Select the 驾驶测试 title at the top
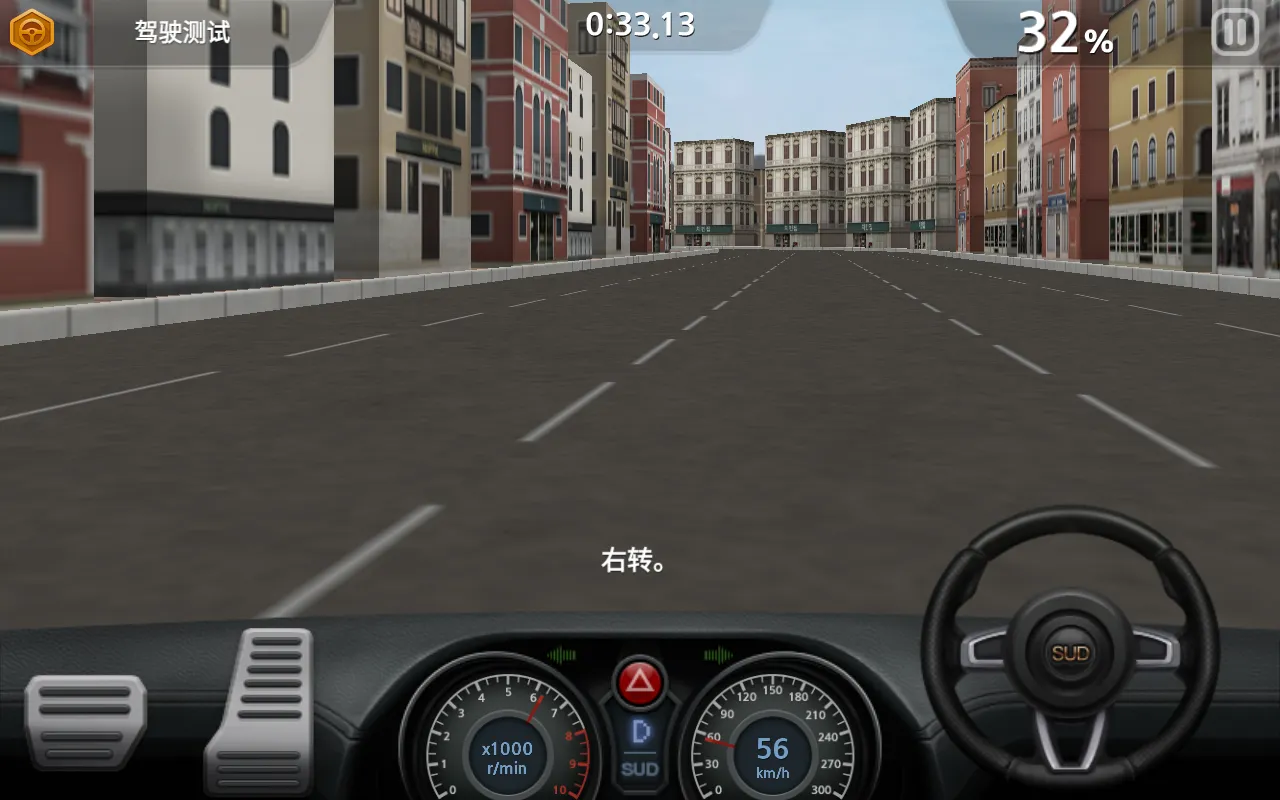Image resolution: width=1280 pixels, height=800 pixels. tap(183, 32)
